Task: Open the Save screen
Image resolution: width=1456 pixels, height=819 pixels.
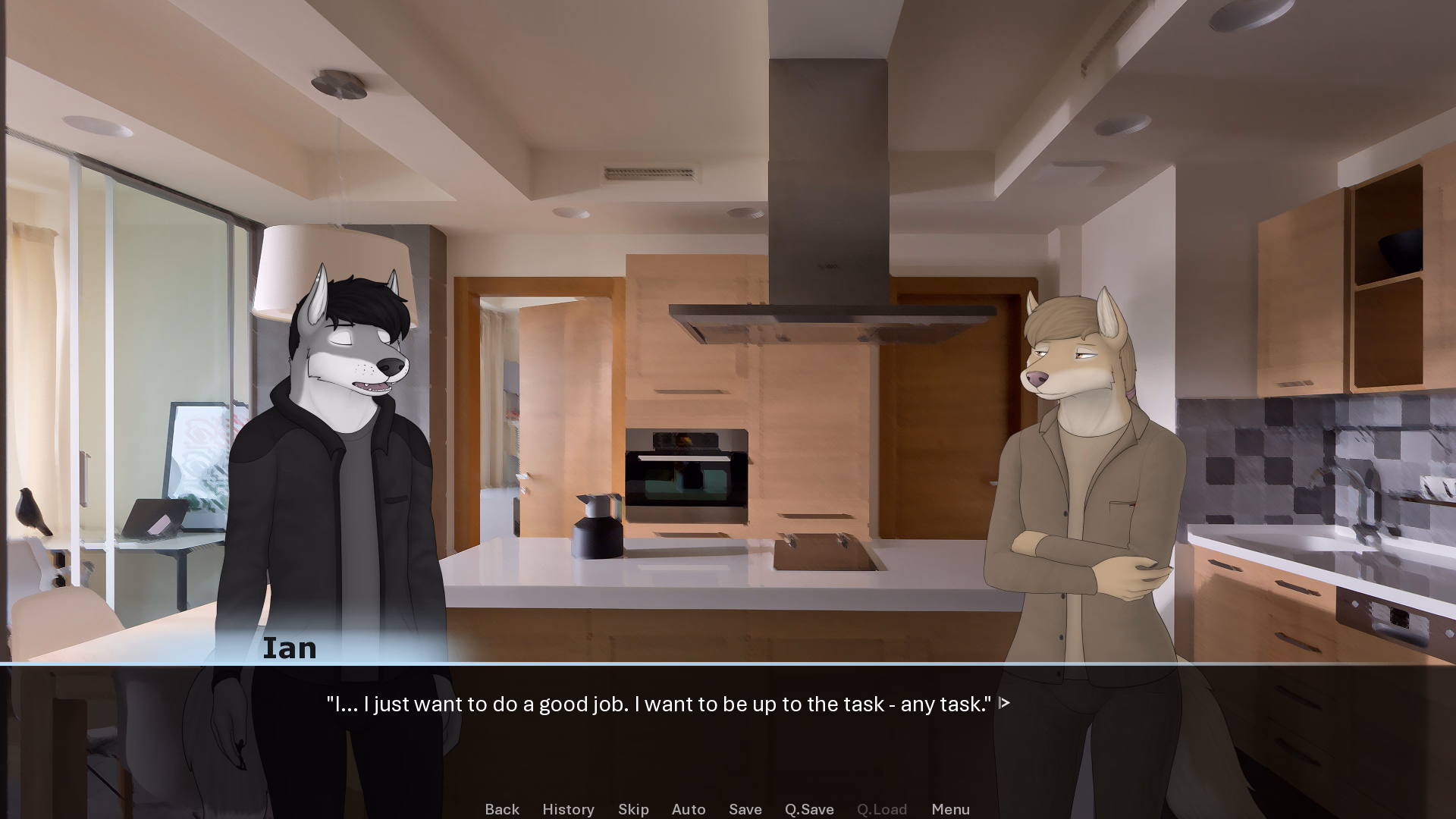Action: (745, 809)
